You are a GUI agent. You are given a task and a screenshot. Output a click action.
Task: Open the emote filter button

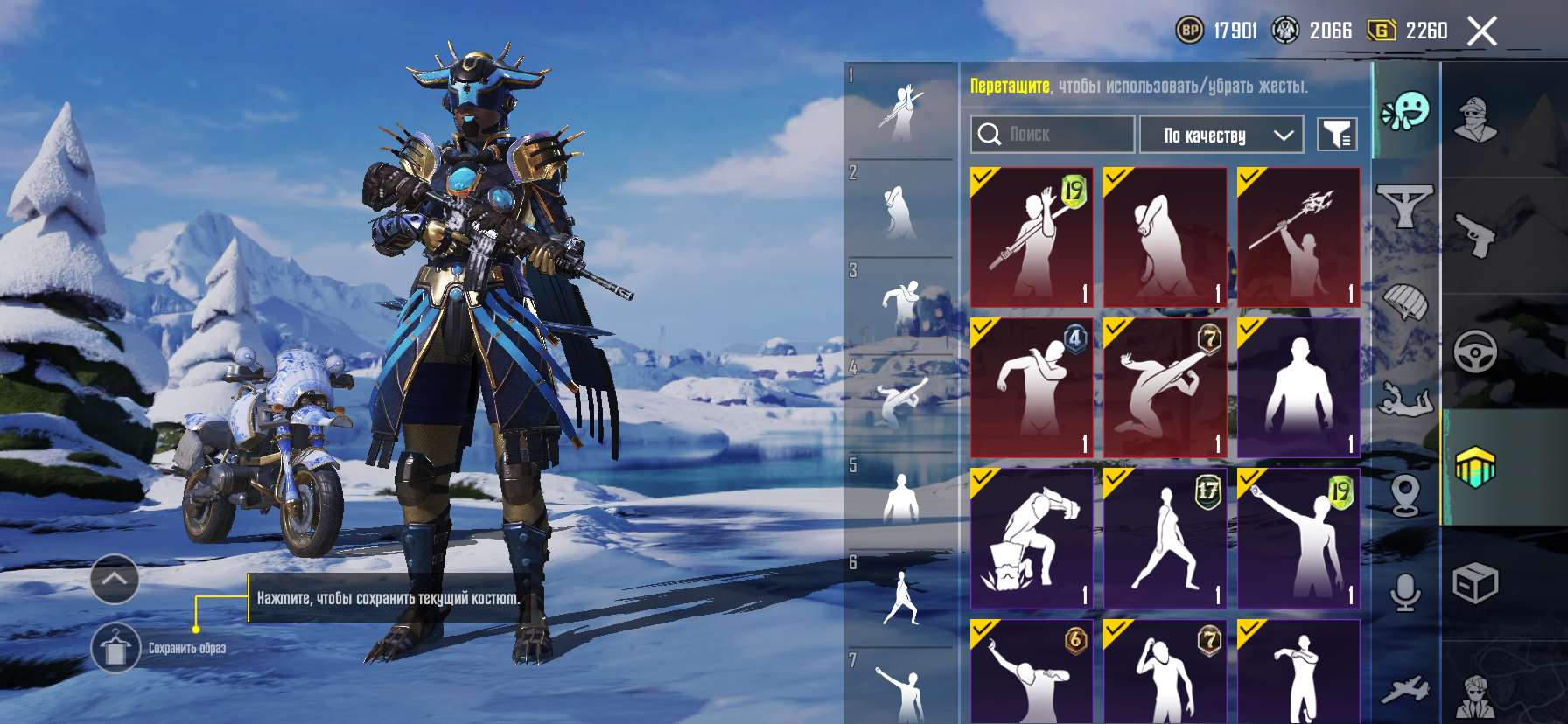(x=1337, y=135)
